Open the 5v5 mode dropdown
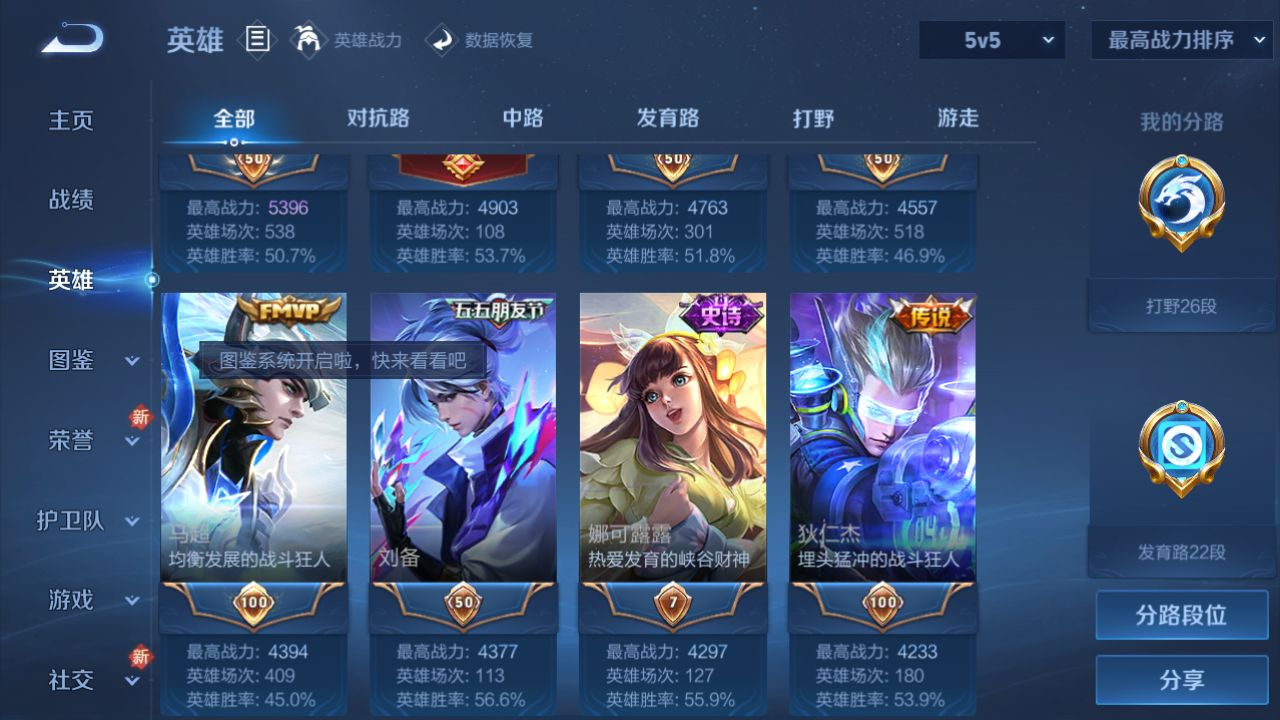The width and height of the screenshot is (1280, 720). click(x=992, y=40)
